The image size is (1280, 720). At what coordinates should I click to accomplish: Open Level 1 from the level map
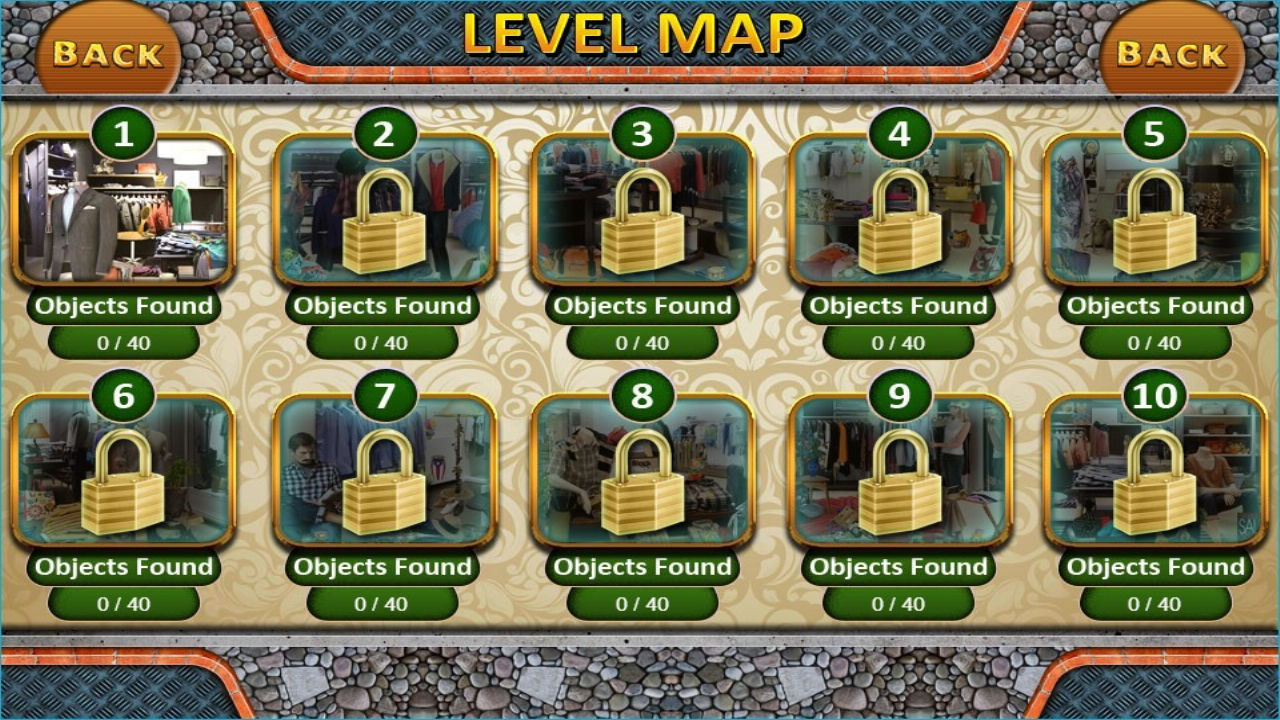point(124,214)
